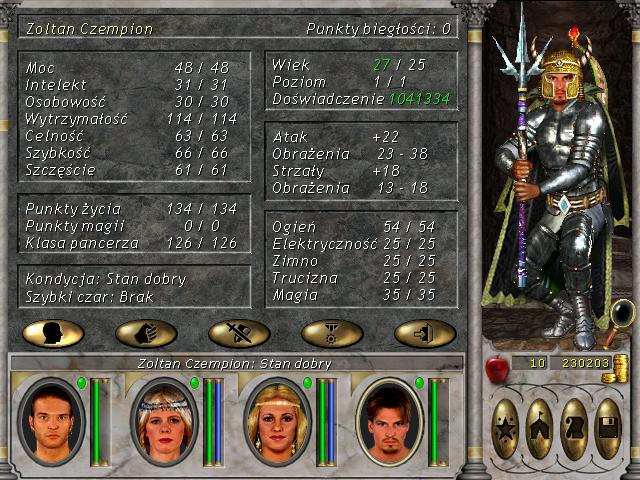This screenshot has width=640, height=480.
Task: Click the red apple food icon
Action: pos(495,367)
